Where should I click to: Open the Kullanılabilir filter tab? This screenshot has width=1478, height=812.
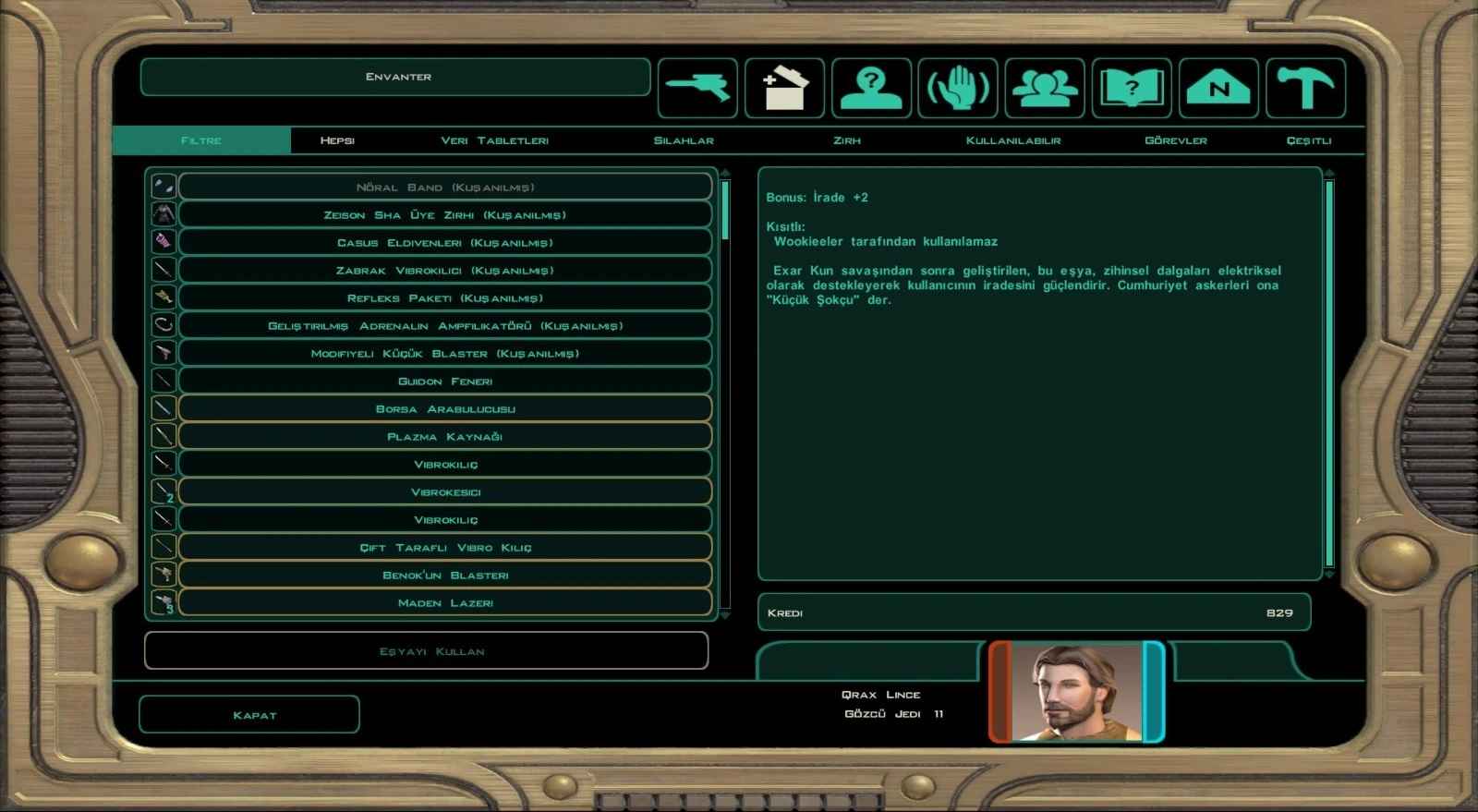1012,140
